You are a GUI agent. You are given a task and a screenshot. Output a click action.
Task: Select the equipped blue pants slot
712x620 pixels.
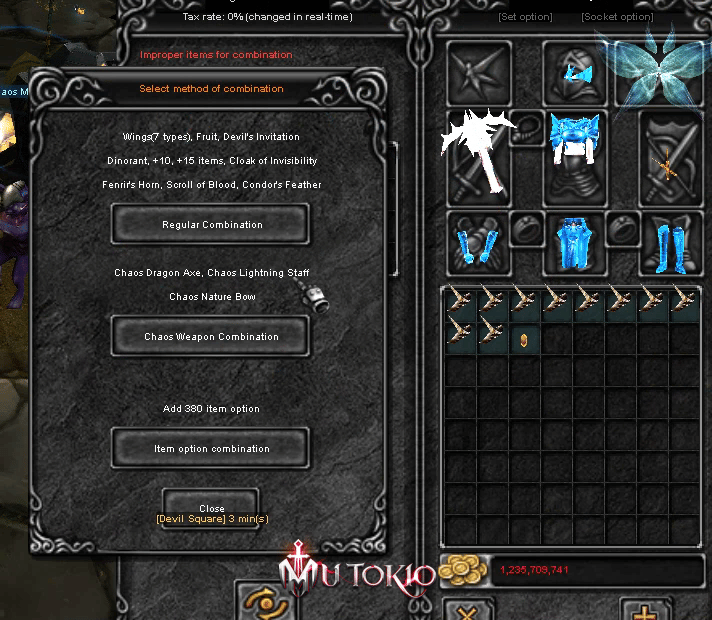pos(575,243)
